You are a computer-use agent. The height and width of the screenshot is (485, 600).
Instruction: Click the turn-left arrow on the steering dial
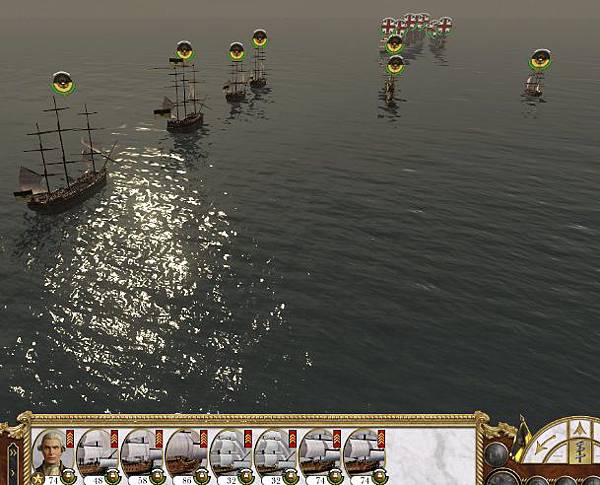(x=544, y=444)
